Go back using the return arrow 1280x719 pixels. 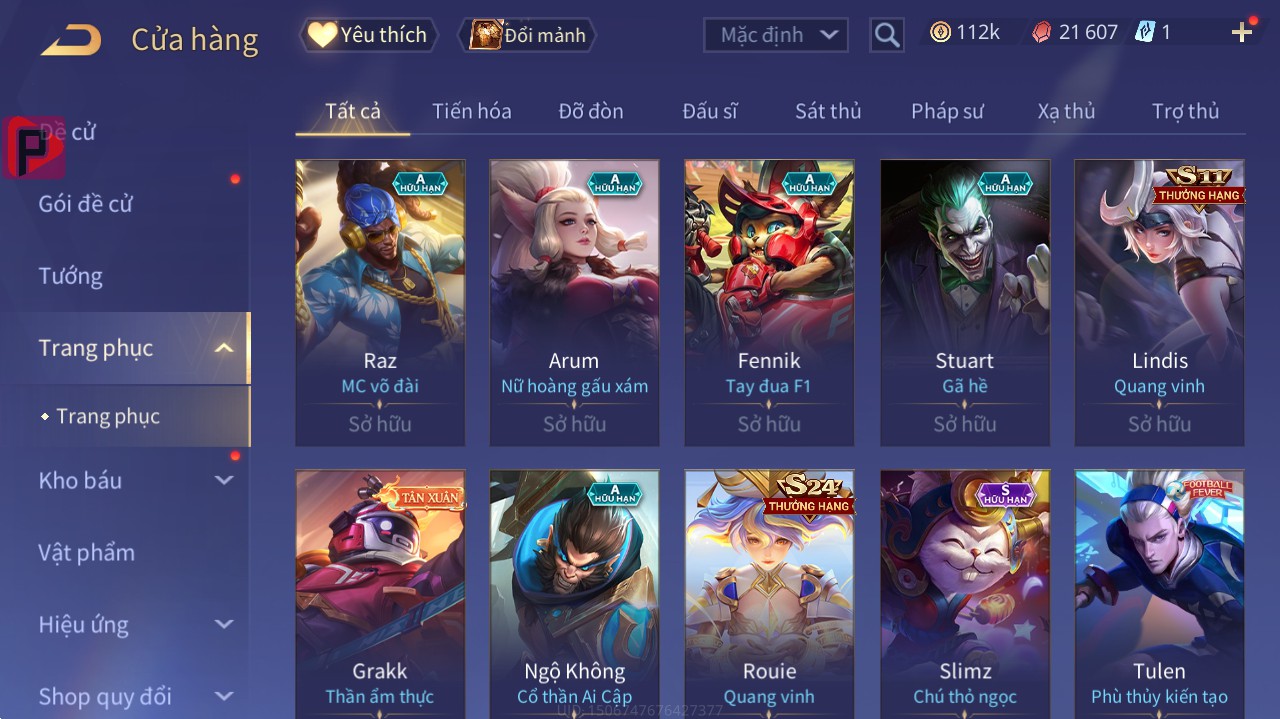tap(71, 40)
